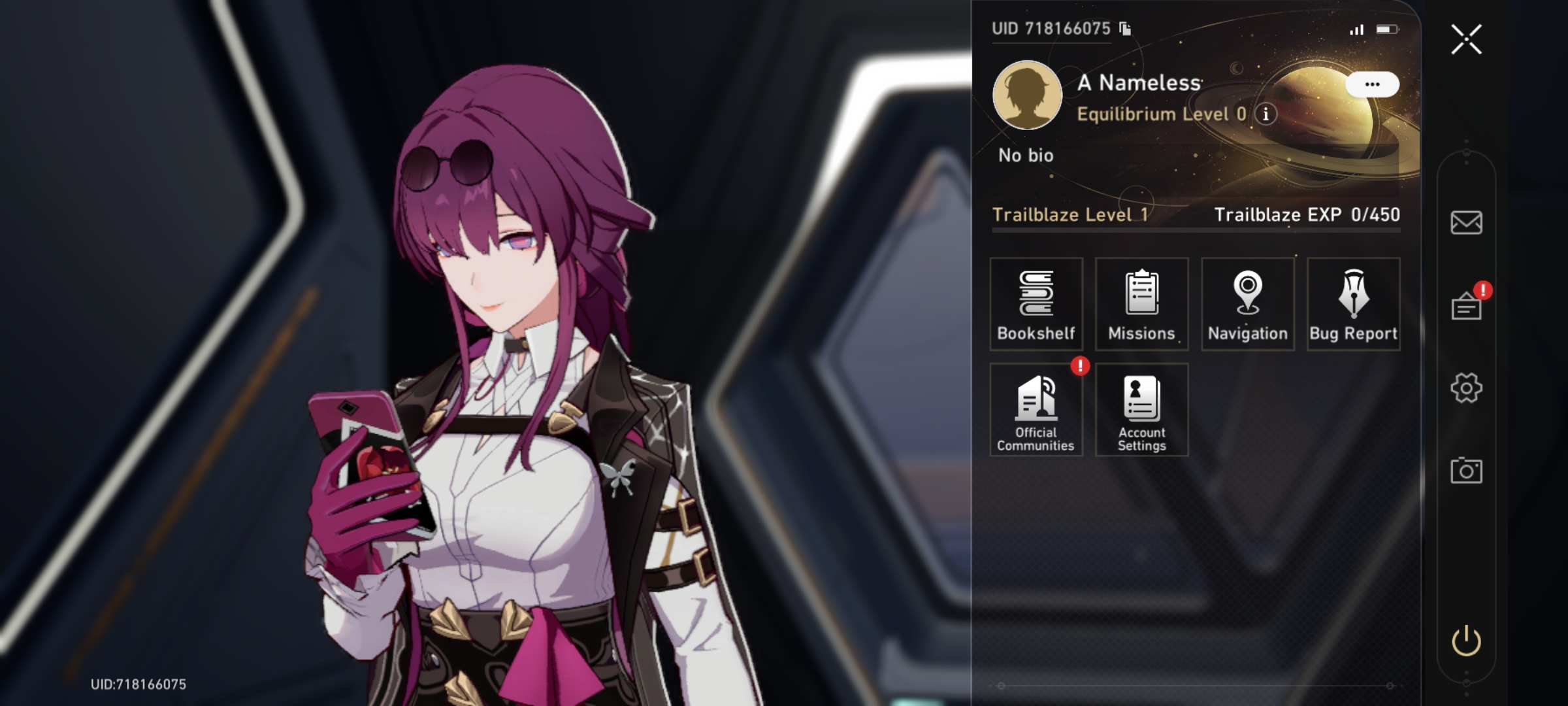This screenshot has height=706, width=1568.
Task: Click the A Nameless profile name
Action: (x=1139, y=83)
